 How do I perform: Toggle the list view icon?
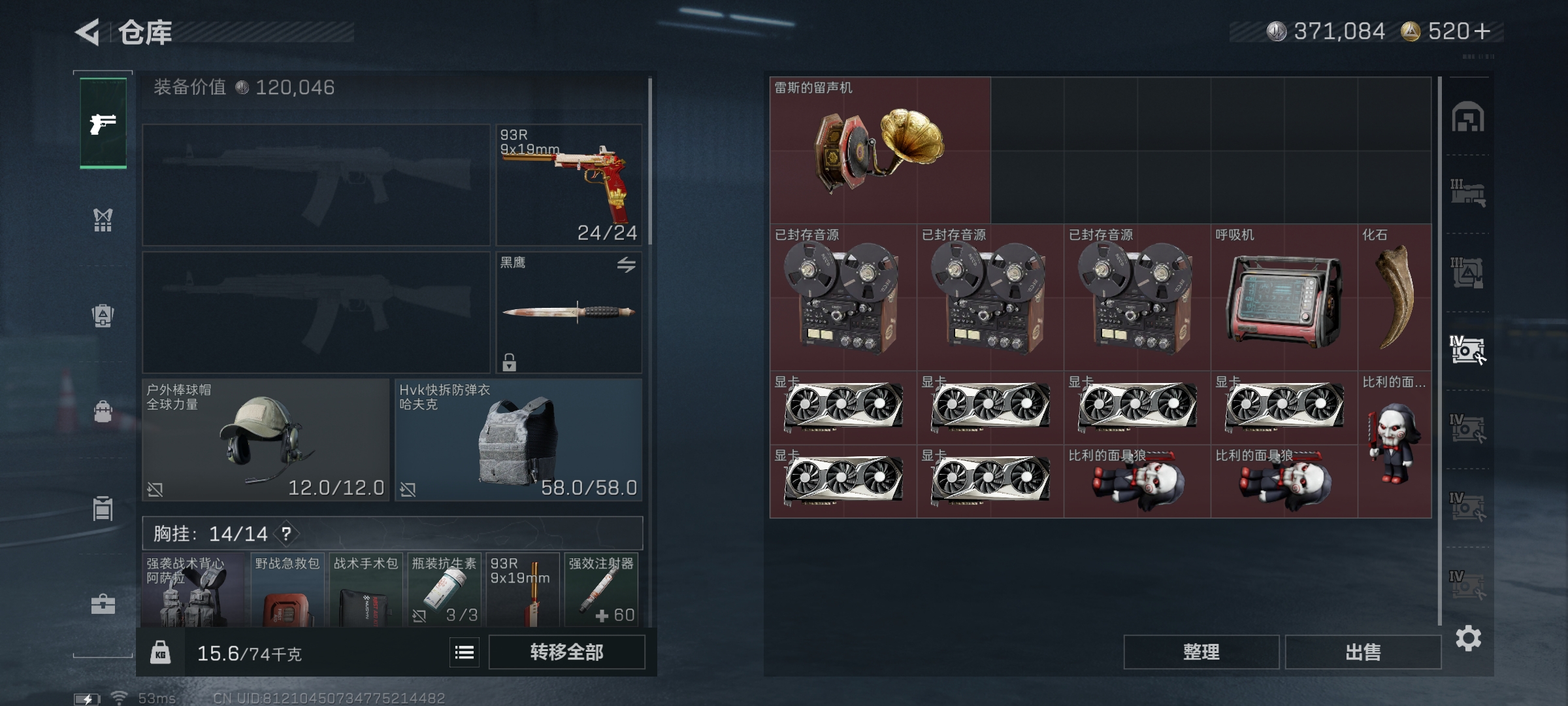click(x=465, y=652)
